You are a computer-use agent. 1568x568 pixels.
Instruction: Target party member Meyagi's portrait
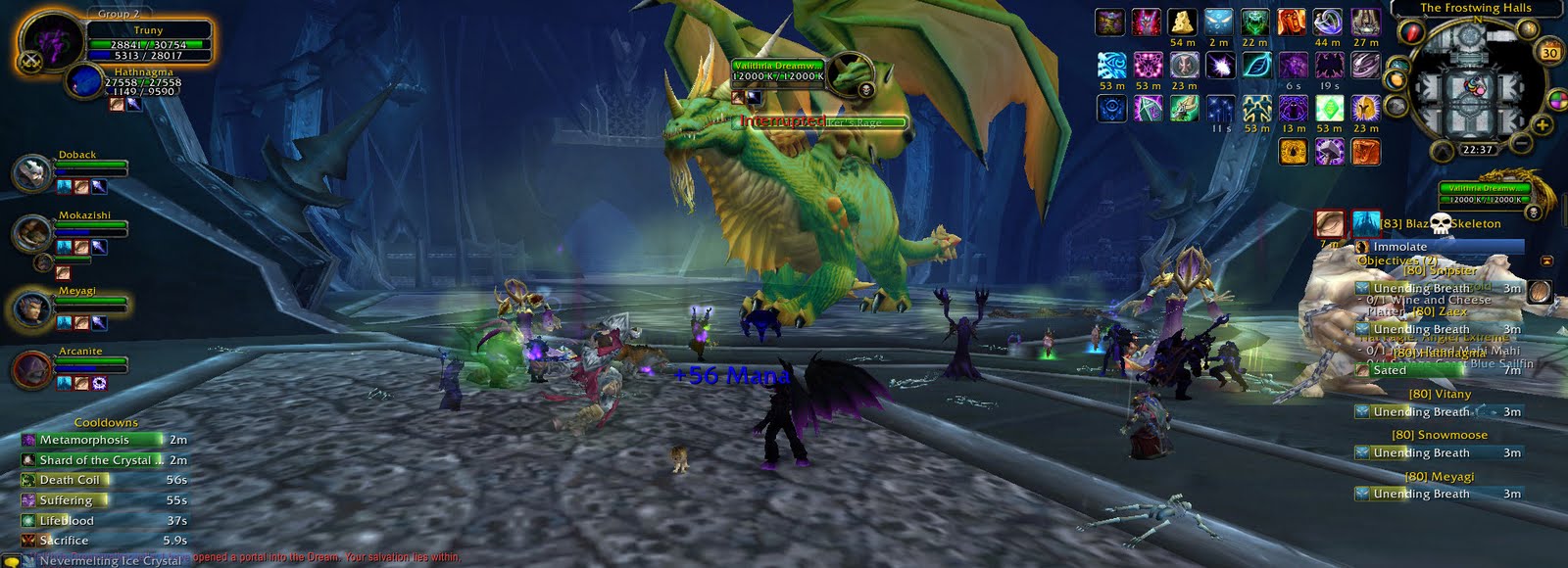click(x=33, y=309)
